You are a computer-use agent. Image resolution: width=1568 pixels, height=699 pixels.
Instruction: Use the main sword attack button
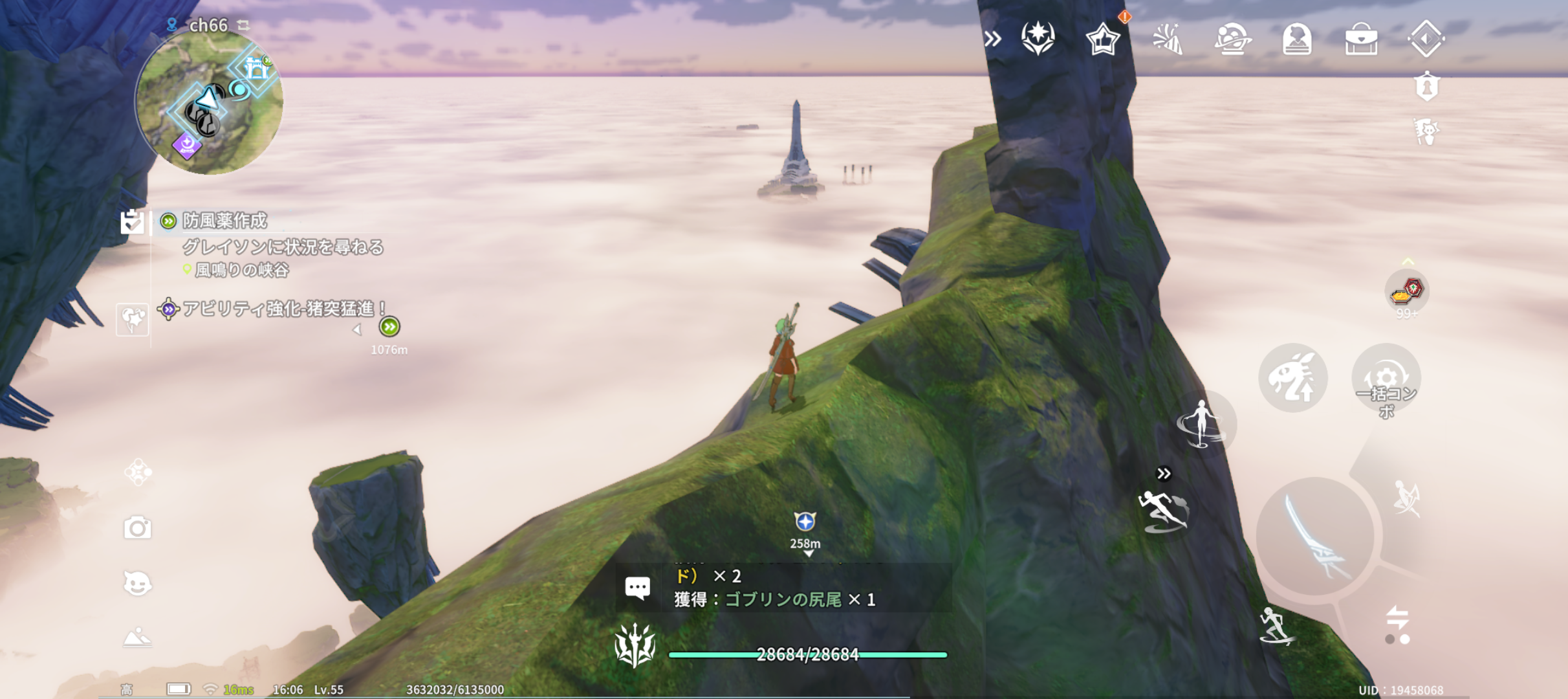pyautogui.click(x=1315, y=536)
